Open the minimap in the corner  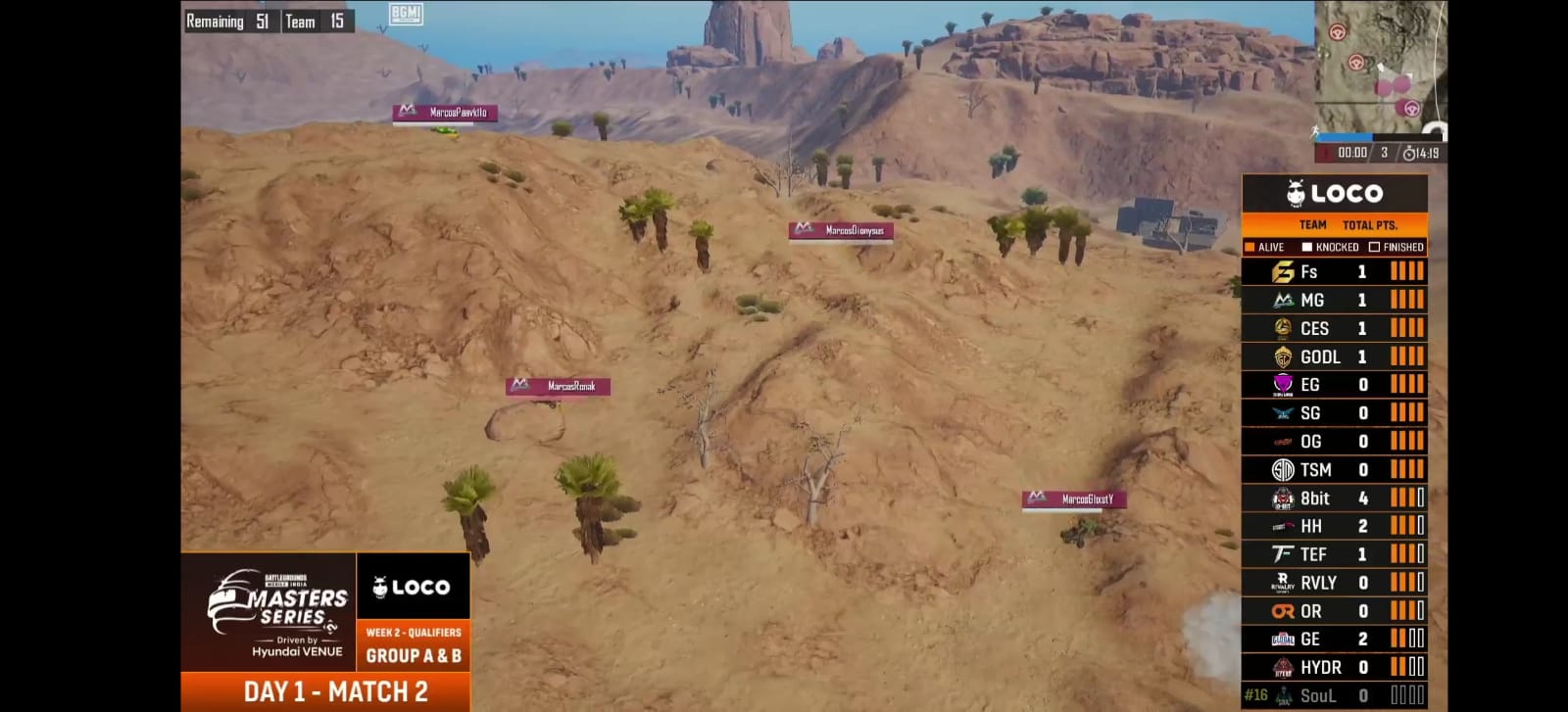click(1380, 67)
